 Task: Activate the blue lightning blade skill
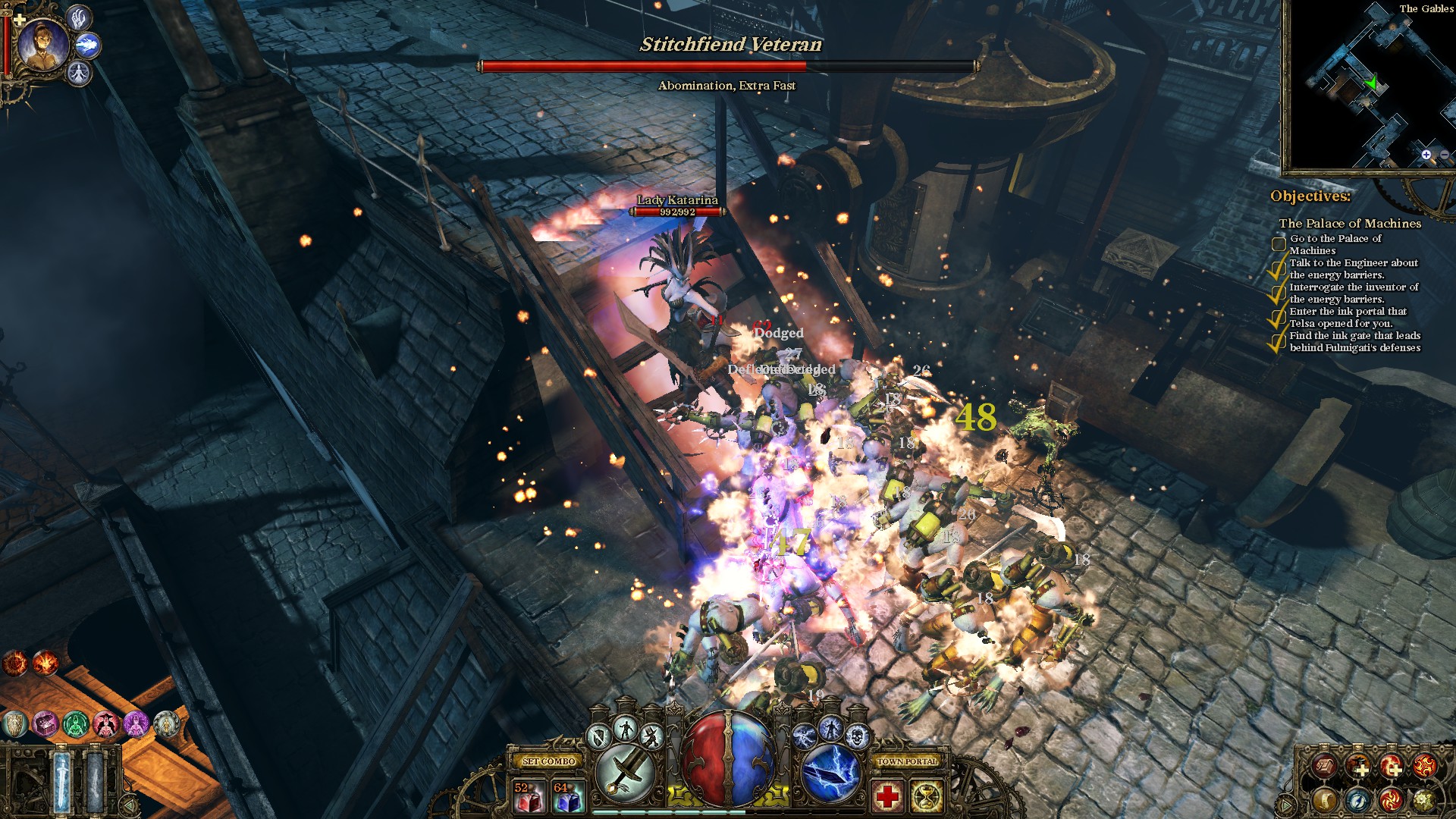click(x=830, y=773)
